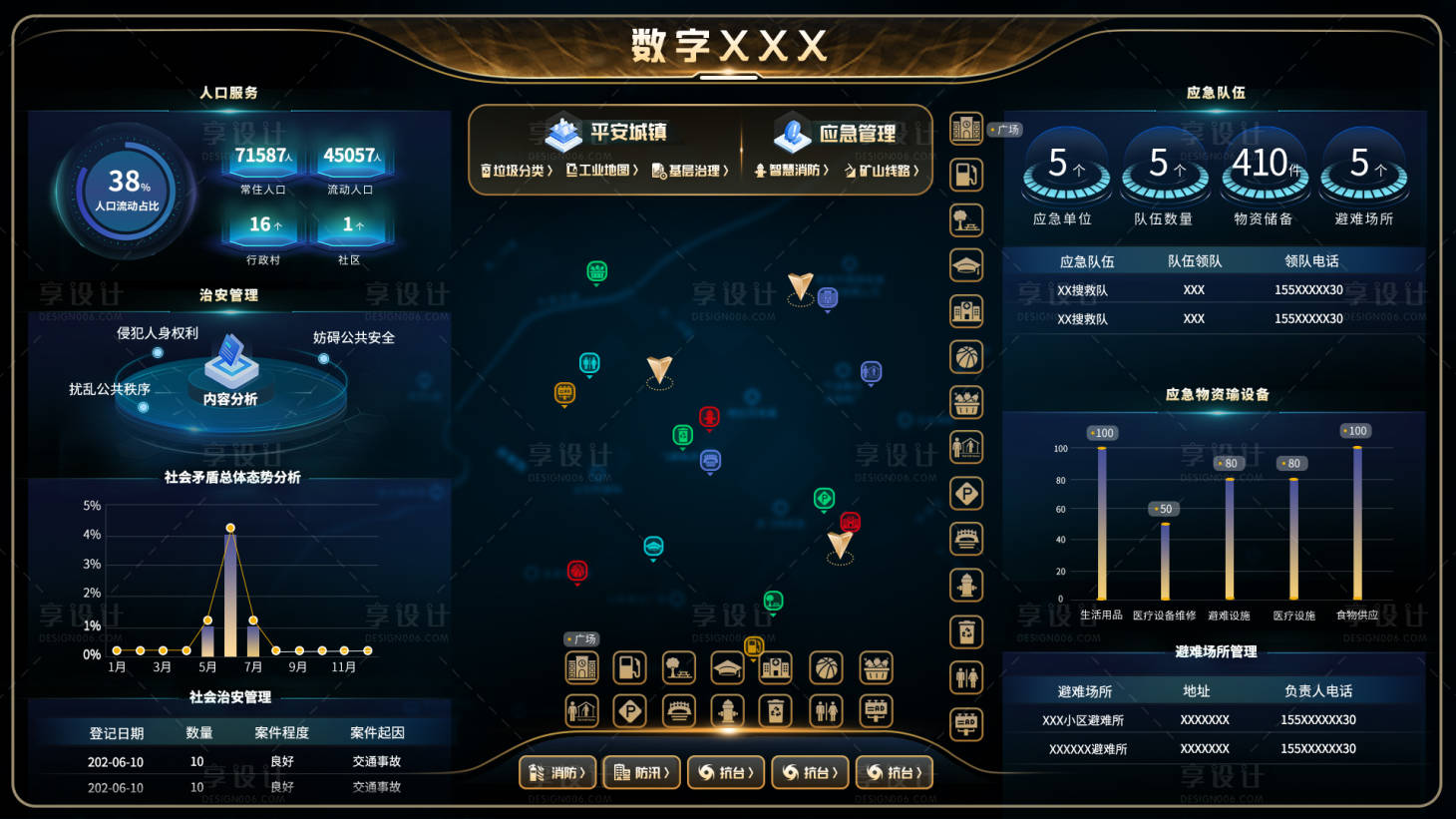This screenshot has width=1456, height=819.
Task: Expand the 矿山线路 item
Action: coord(884,171)
